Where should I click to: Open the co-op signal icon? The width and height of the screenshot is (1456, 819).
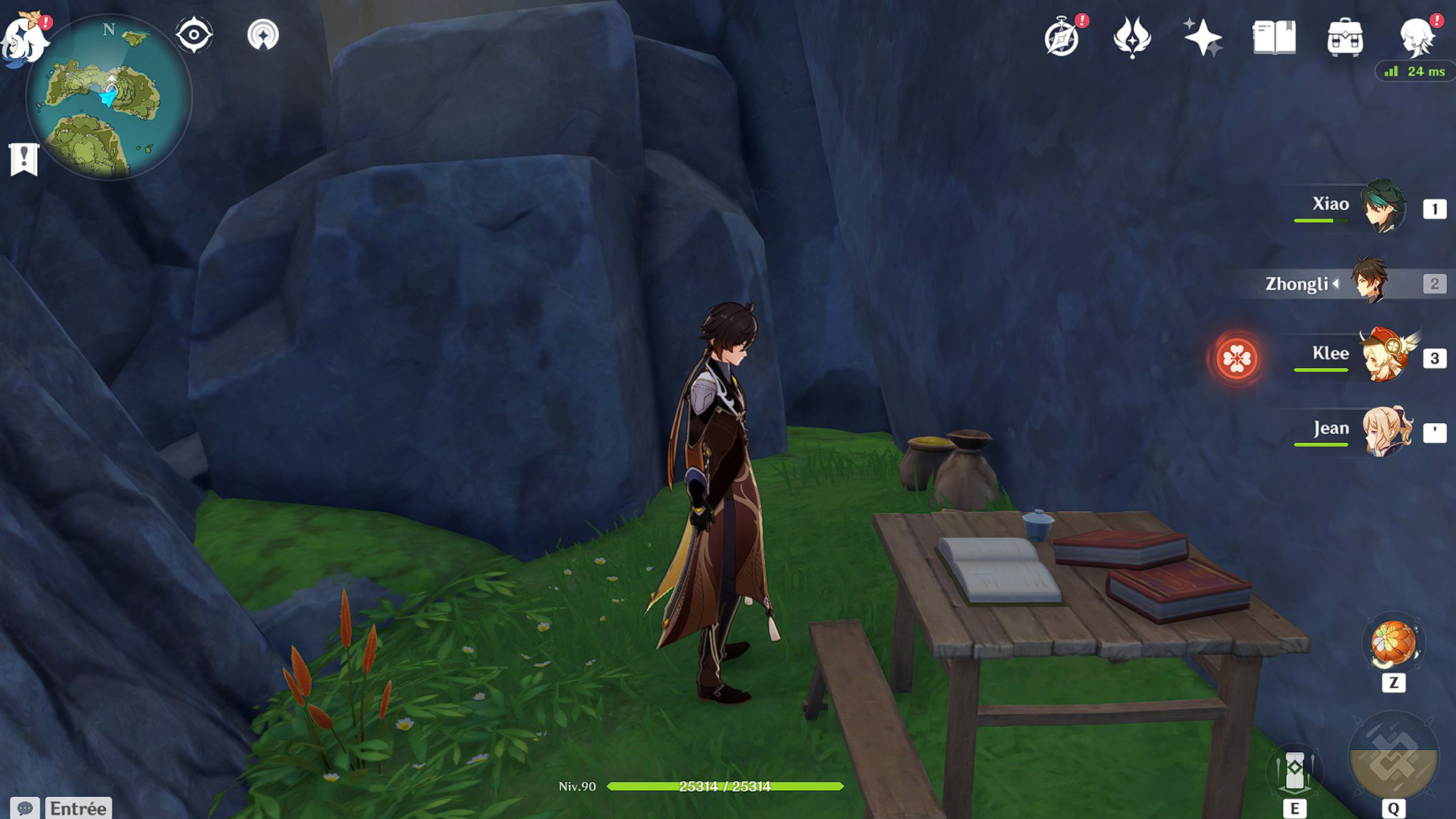coord(263,35)
